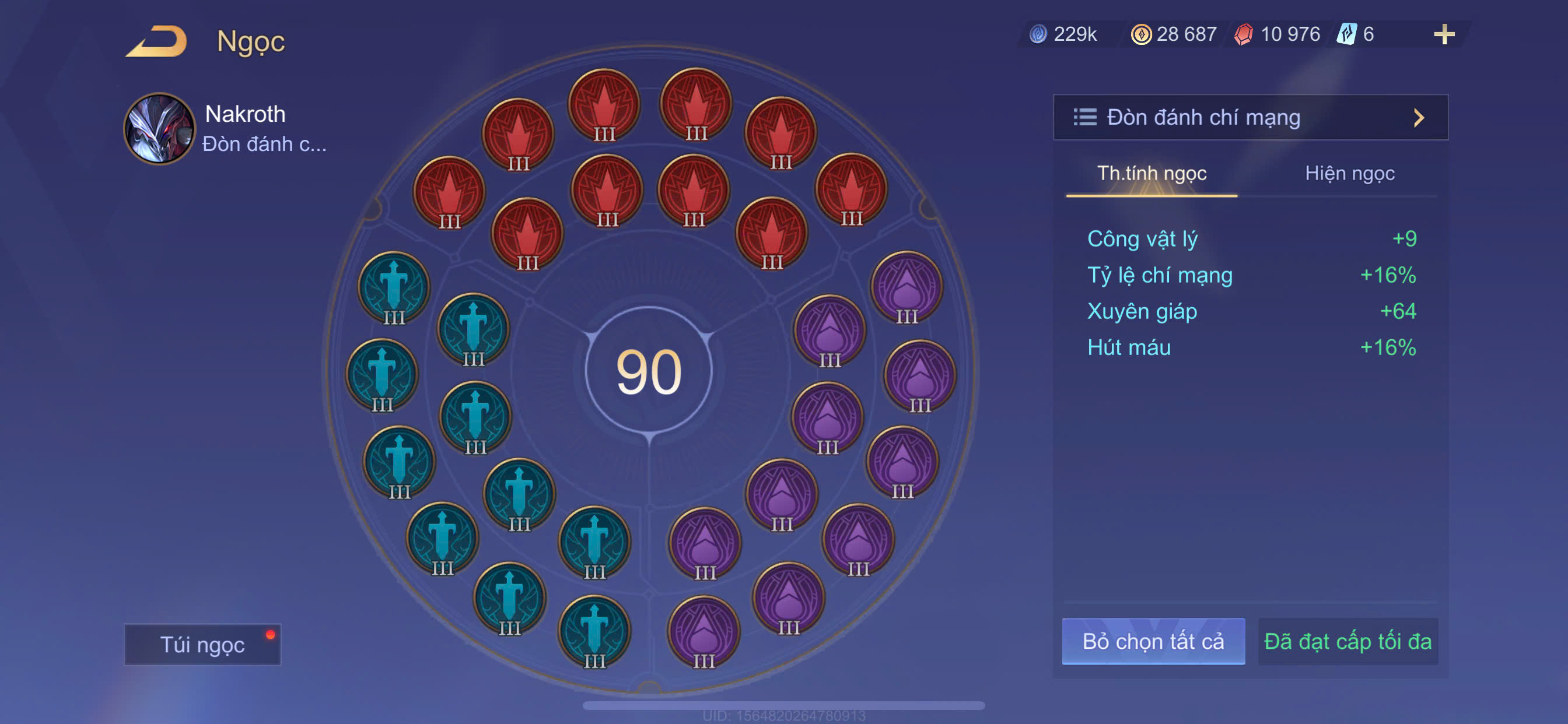Image resolution: width=1568 pixels, height=724 pixels.
Task: Select the Nakroth hero portrait
Action: (159, 128)
